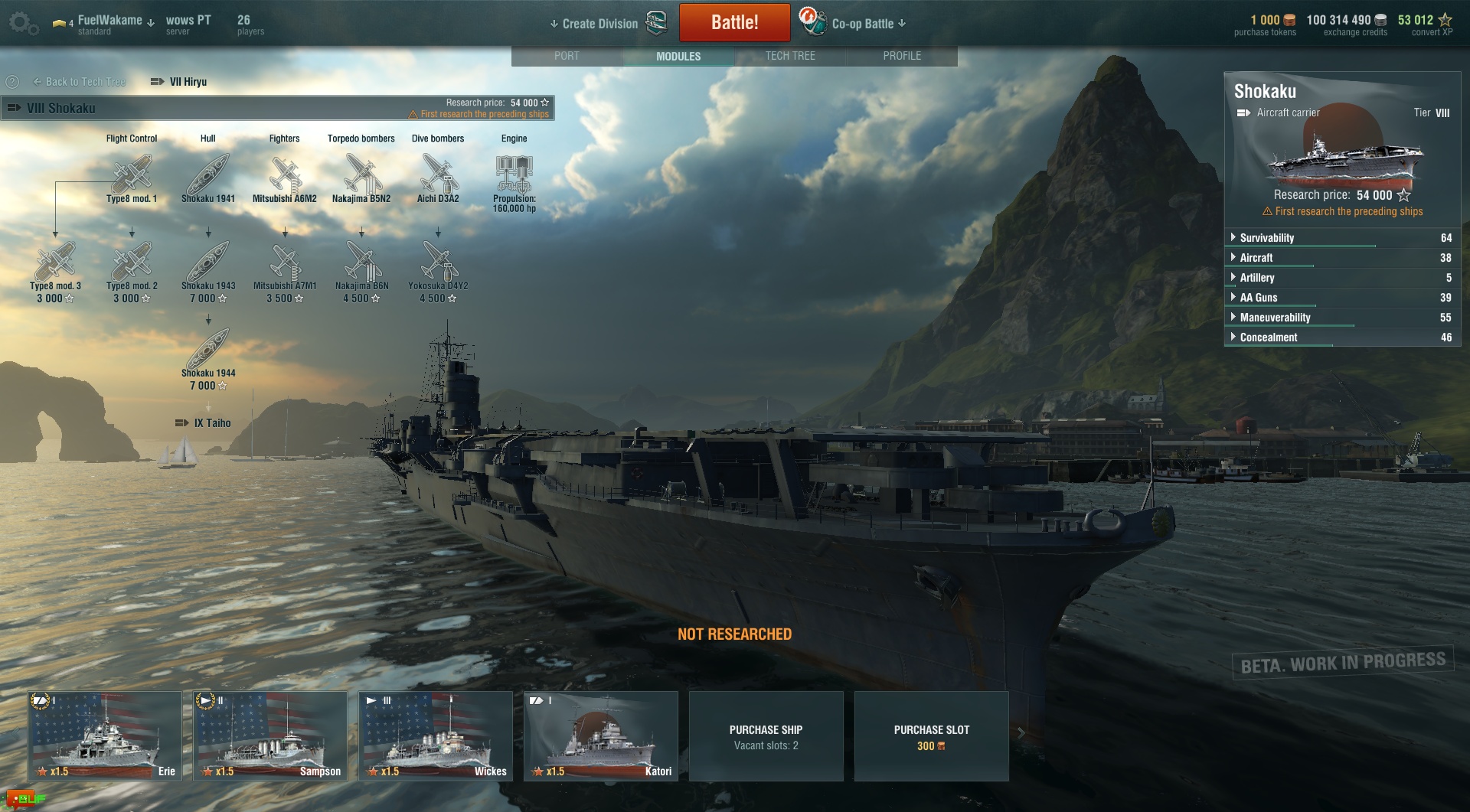Viewport: 1470px width, 812px height.
Task: Open the IX Taiho next ship
Action: pos(204,423)
